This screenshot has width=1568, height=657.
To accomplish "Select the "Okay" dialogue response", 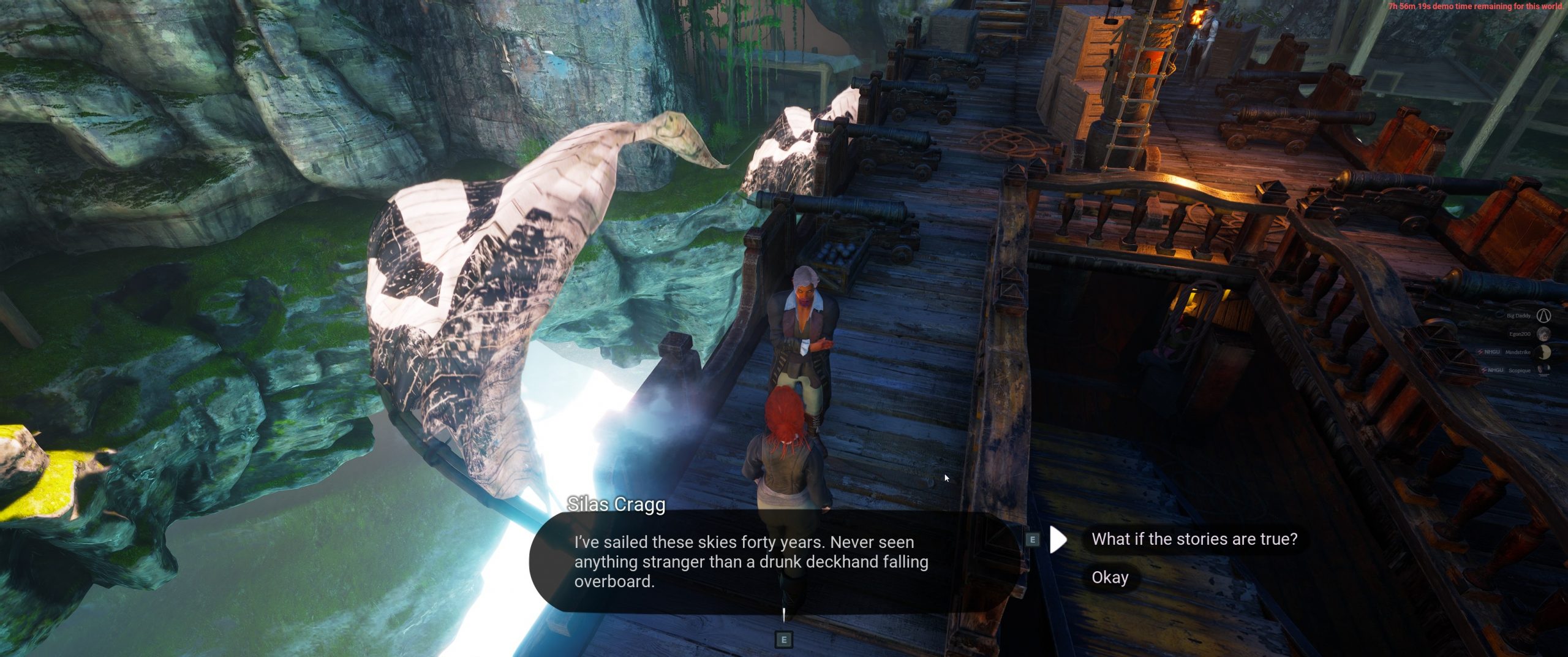I will click(x=1110, y=577).
